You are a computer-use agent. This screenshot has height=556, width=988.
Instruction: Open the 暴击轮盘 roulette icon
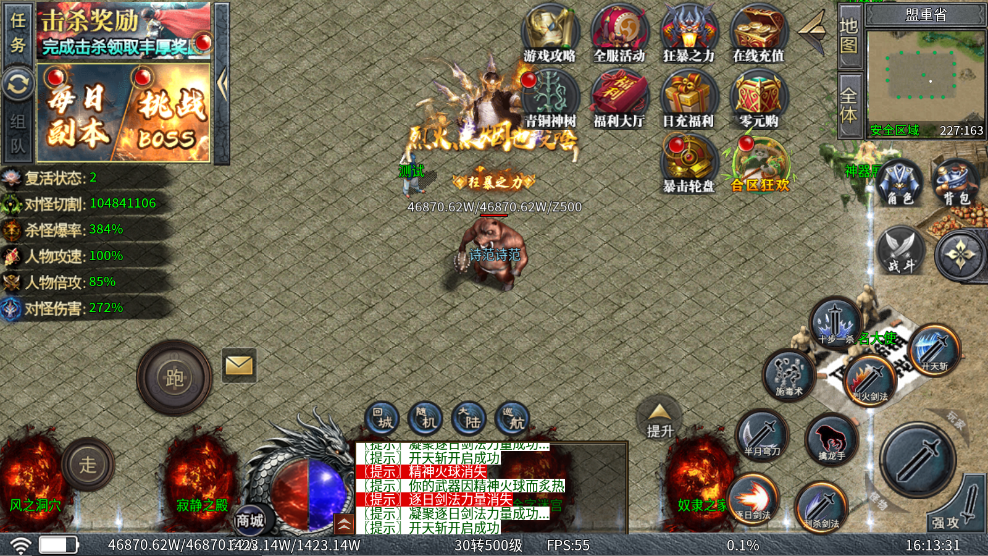[689, 162]
